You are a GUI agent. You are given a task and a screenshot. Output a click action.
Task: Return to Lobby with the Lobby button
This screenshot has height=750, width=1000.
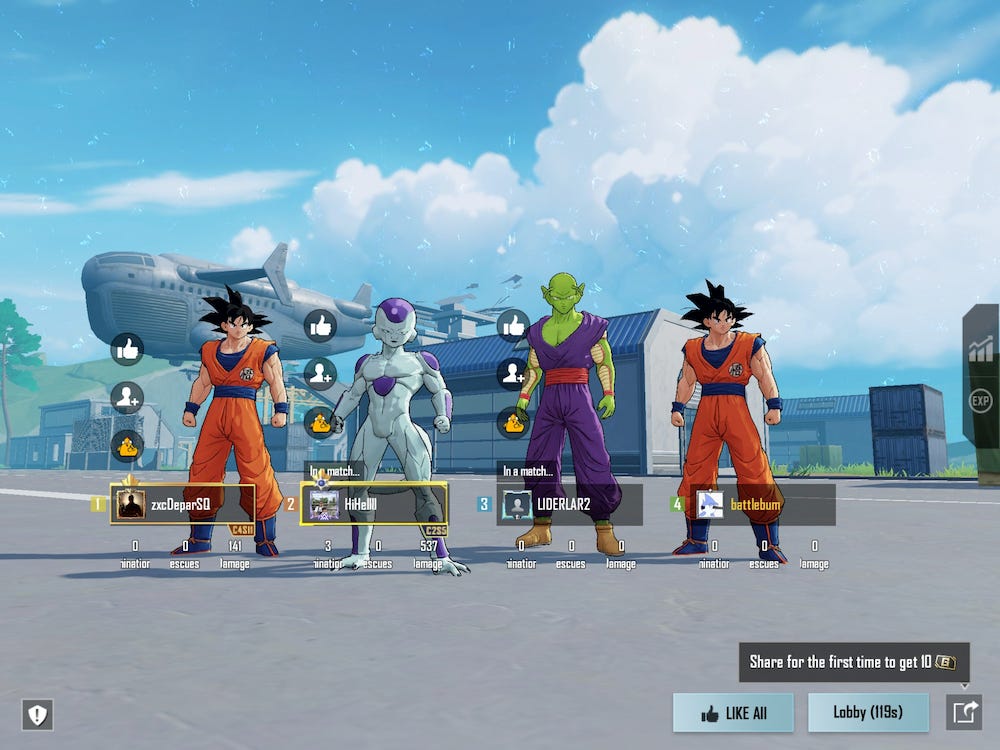pos(868,712)
